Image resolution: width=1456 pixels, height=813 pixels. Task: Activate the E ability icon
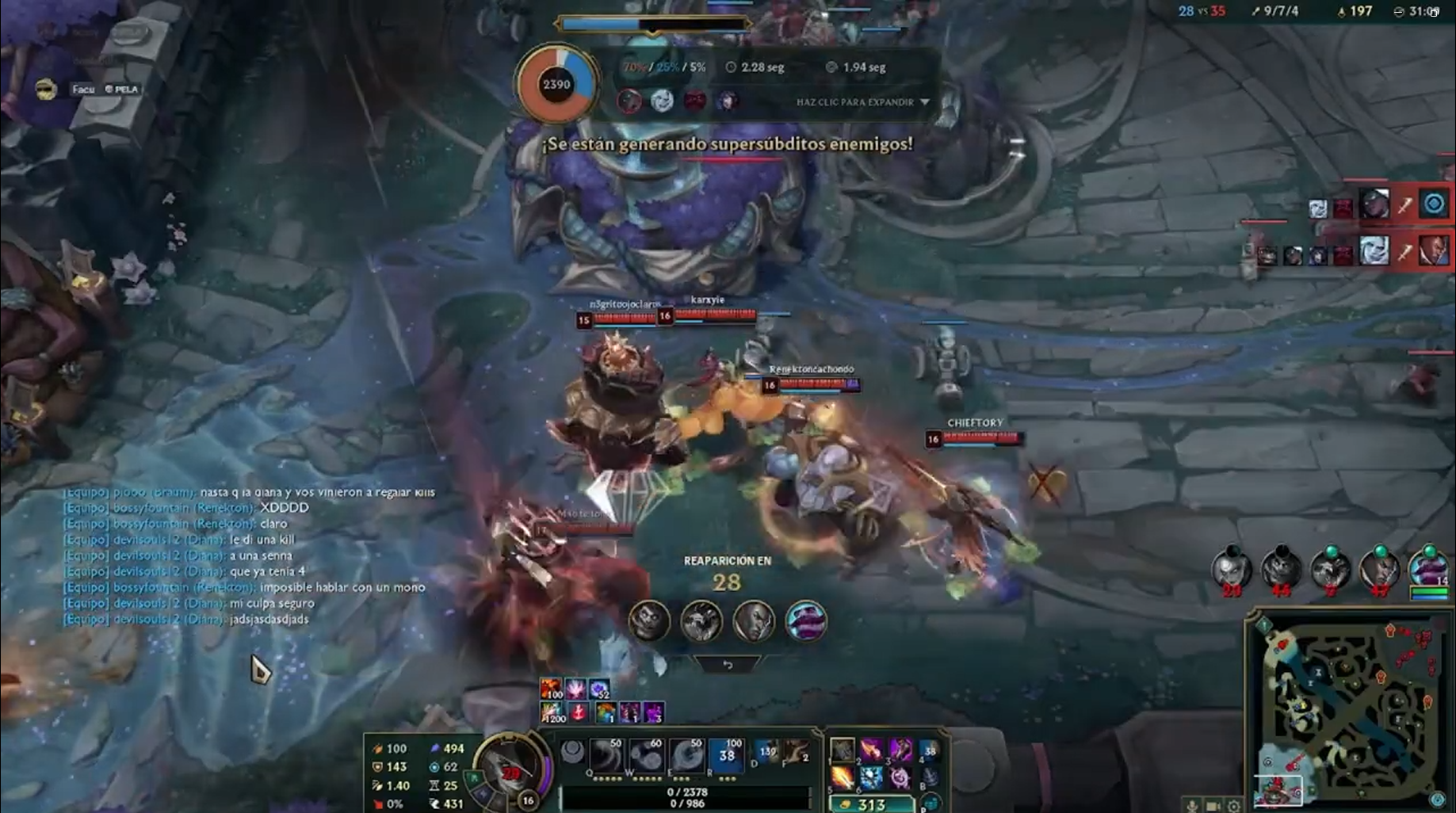click(x=686, y=754)
